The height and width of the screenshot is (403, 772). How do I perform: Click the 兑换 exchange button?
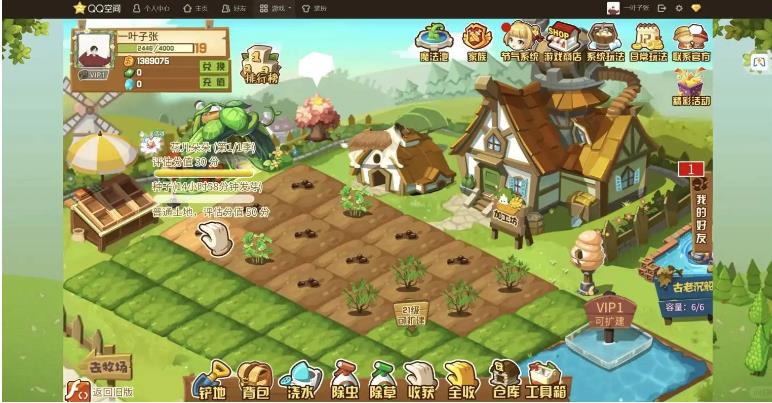point(215,65)
